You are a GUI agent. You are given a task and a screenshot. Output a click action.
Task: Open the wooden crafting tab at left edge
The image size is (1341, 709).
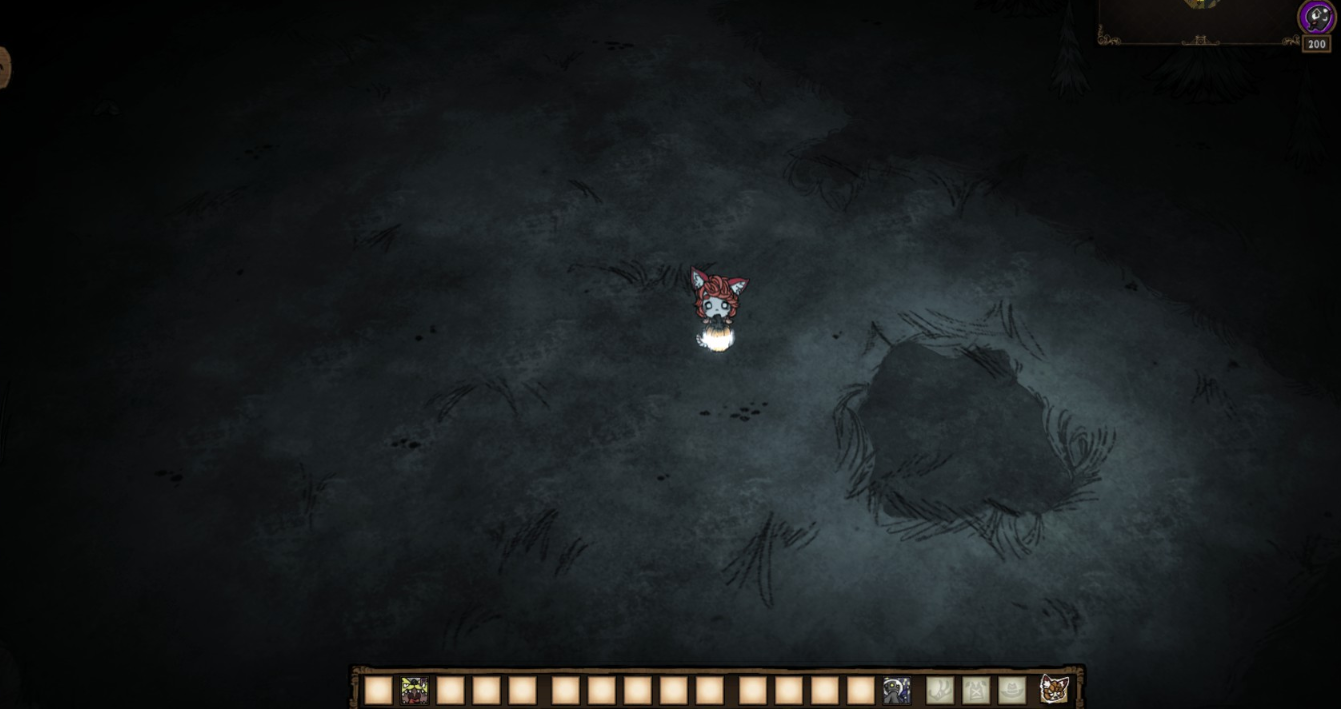[x=4, y=68]
